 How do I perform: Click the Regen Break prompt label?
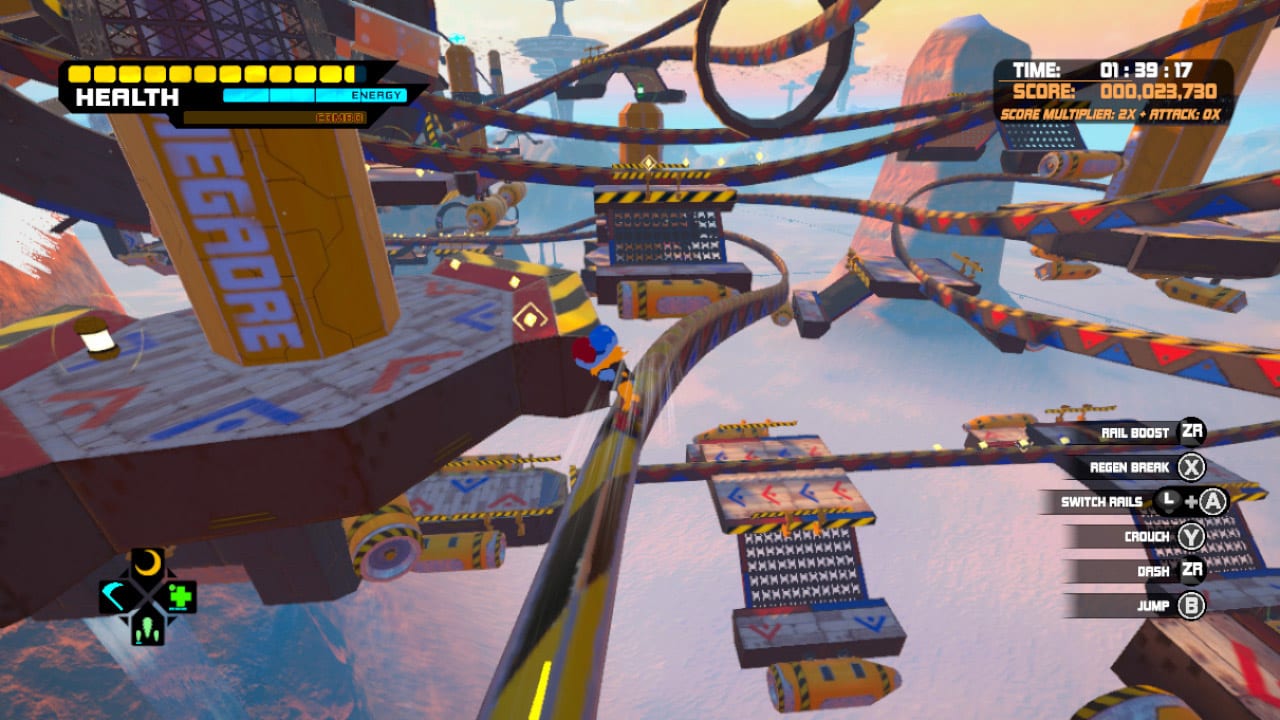click(1130, 467)
